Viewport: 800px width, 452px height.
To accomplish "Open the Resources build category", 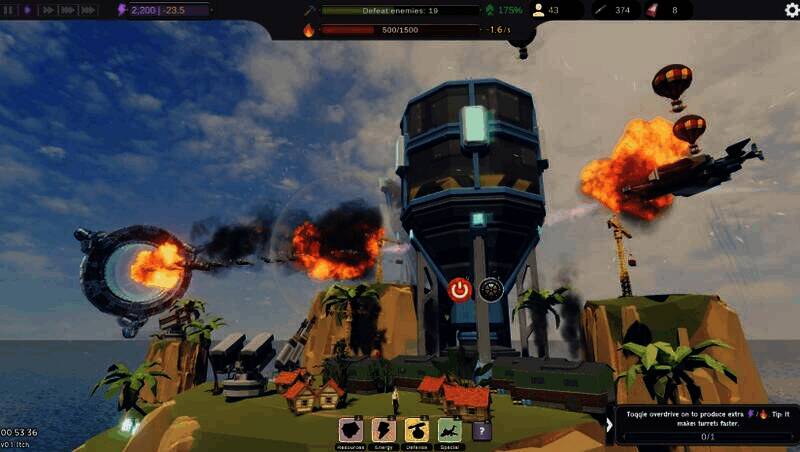I will [x=352, y=430].
